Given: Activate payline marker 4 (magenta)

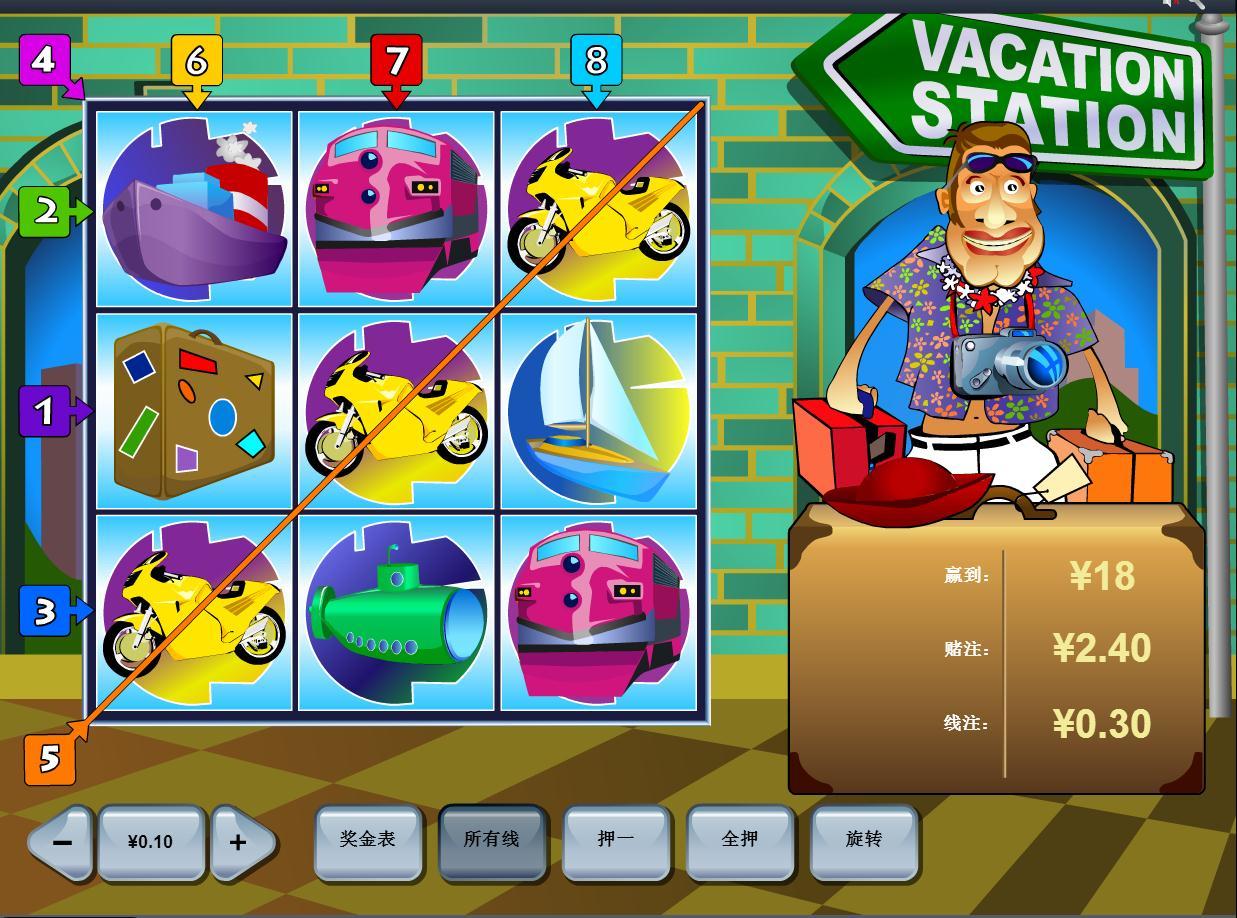Looking at the screenshot, I should point(43,61).
